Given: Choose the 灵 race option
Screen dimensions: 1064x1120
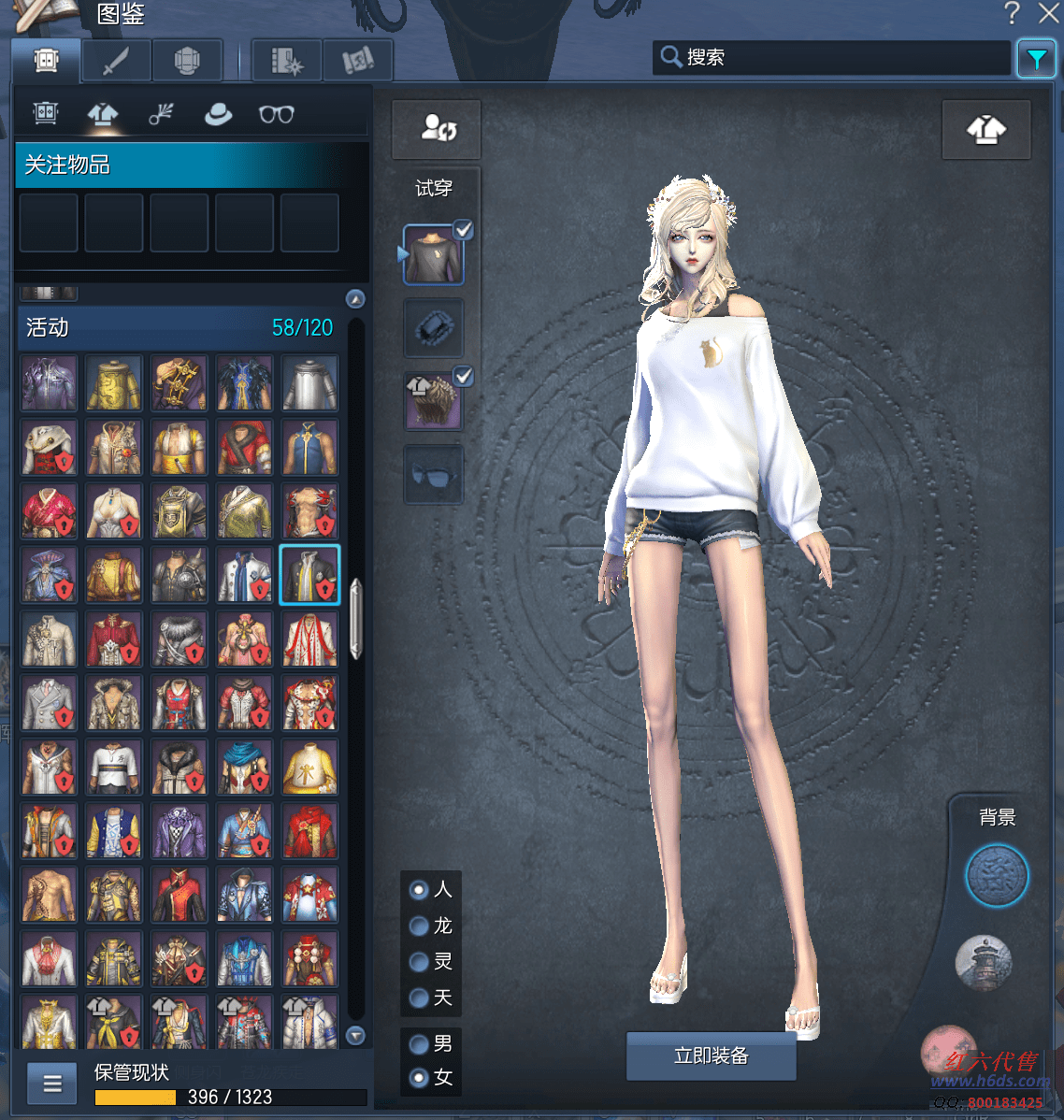Looking at the screenshot, I should 420,961.
